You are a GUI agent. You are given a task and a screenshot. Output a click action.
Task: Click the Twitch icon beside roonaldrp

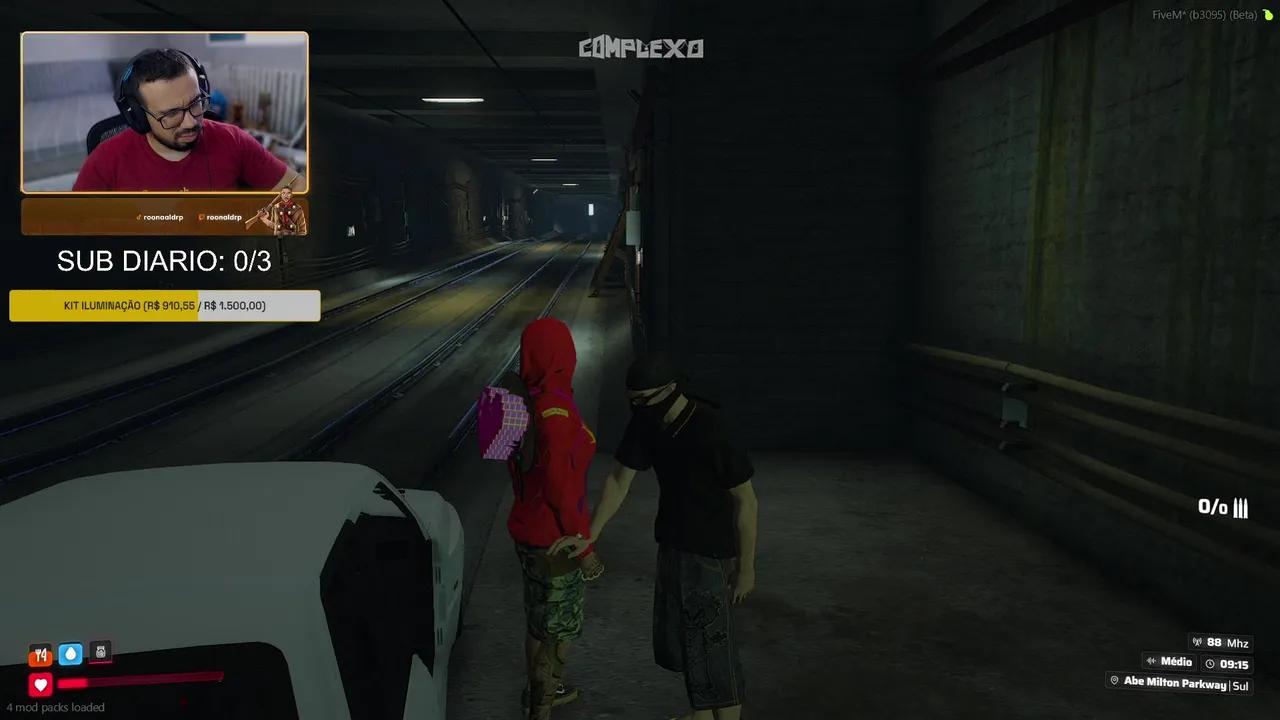(200, 217)
